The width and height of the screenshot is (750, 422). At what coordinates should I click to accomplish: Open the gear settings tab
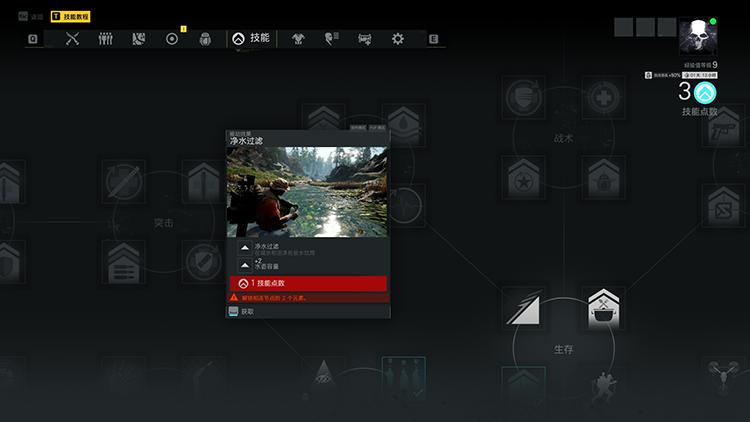(x=398, y=39)
